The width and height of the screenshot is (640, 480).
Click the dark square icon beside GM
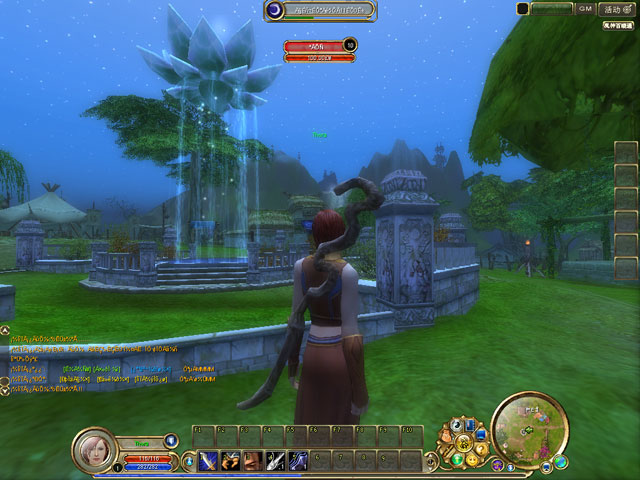pyautogui.click(x=522, y=8)
